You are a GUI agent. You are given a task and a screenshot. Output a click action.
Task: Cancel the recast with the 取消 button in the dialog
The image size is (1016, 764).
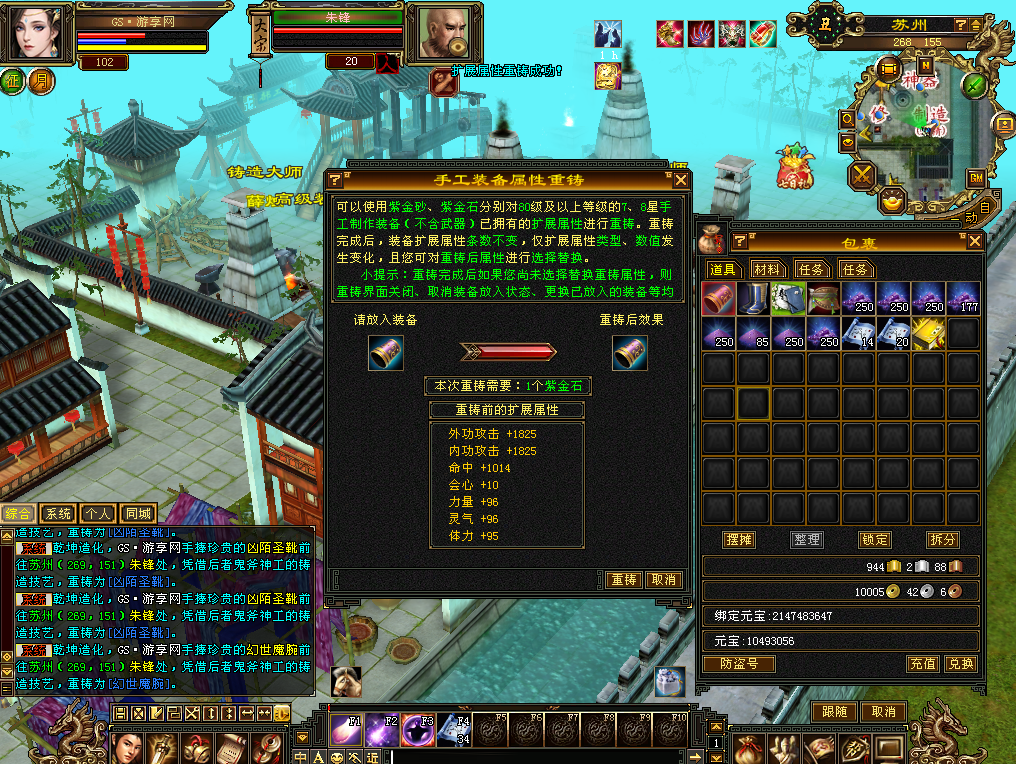coord(664,580)
